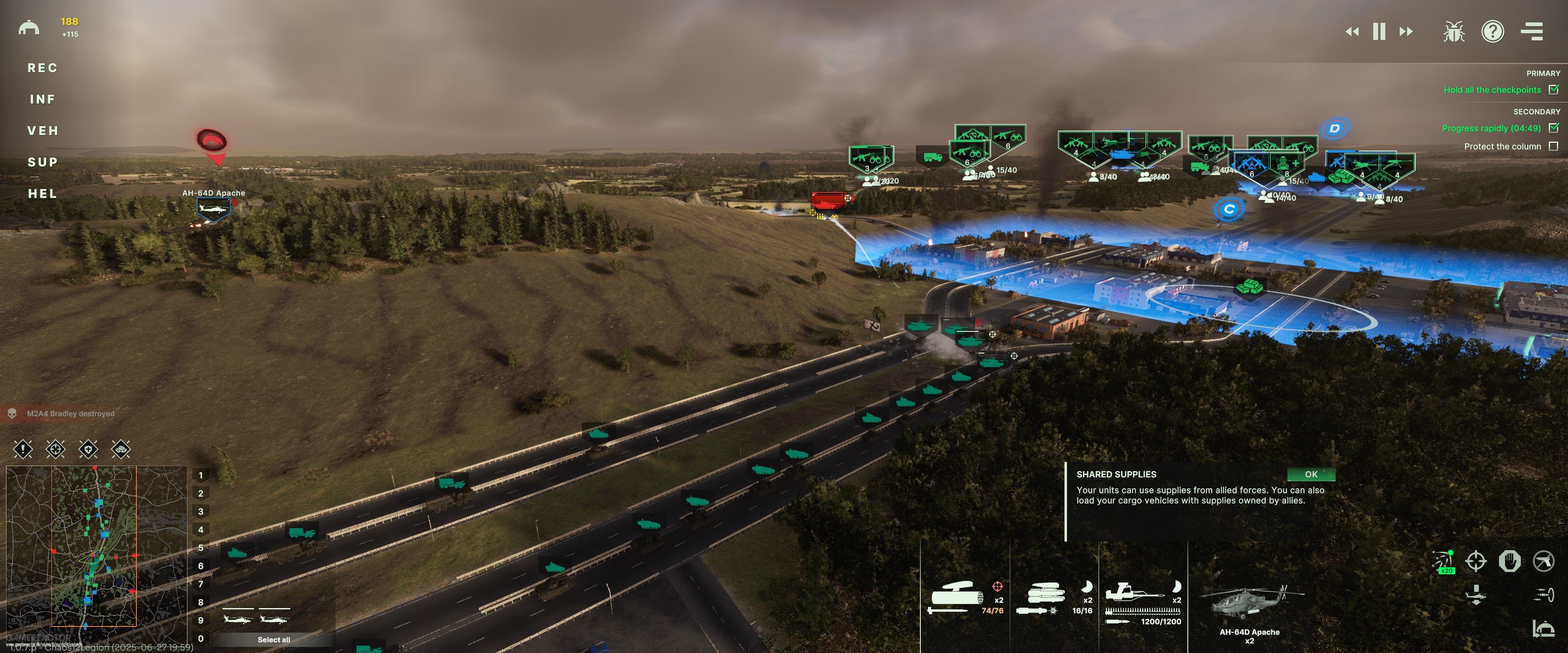Open the main menu hamburger icon
This screenshot has width=1568, height=653.
pos(1532,32)
